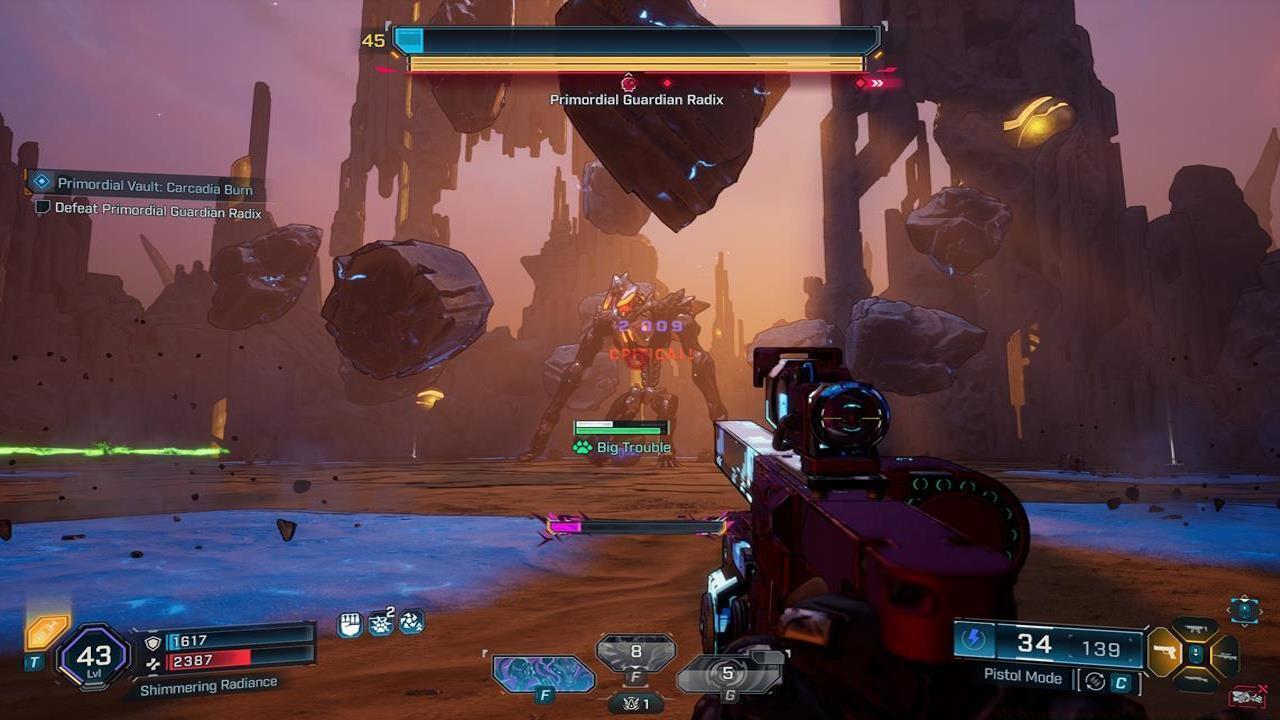
Task: Click the grenade icon showing 8 remaining
Action: coord(636,650)
